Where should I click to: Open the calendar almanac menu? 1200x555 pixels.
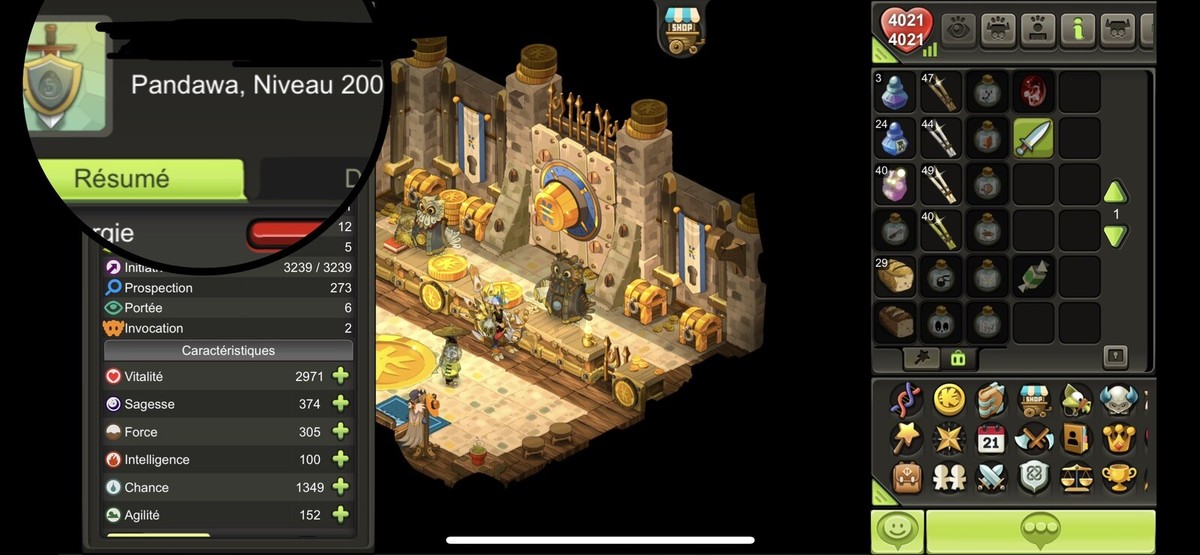point(990,439)
